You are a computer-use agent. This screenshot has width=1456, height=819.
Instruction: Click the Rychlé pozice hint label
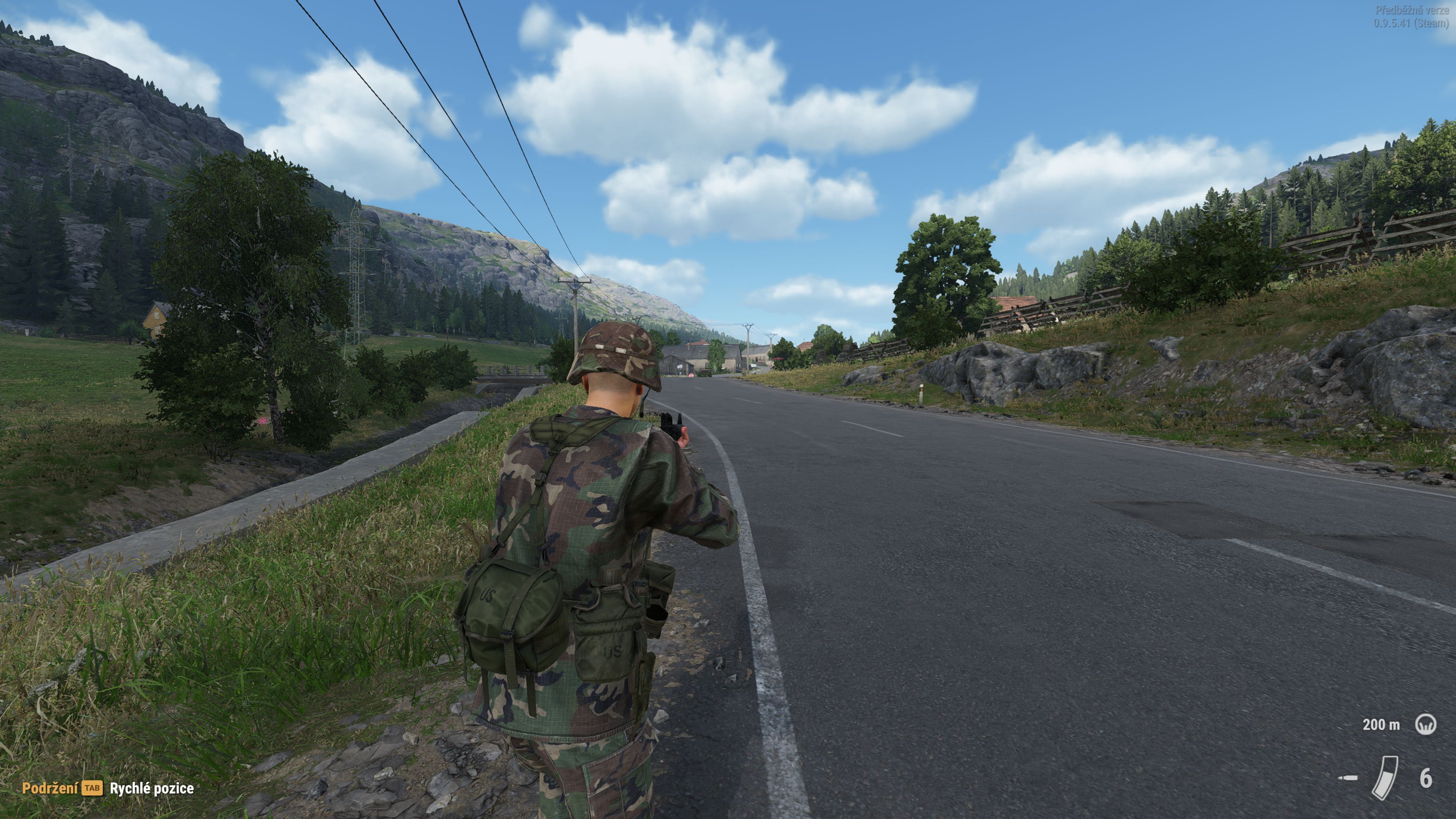(x=152, y=789)
